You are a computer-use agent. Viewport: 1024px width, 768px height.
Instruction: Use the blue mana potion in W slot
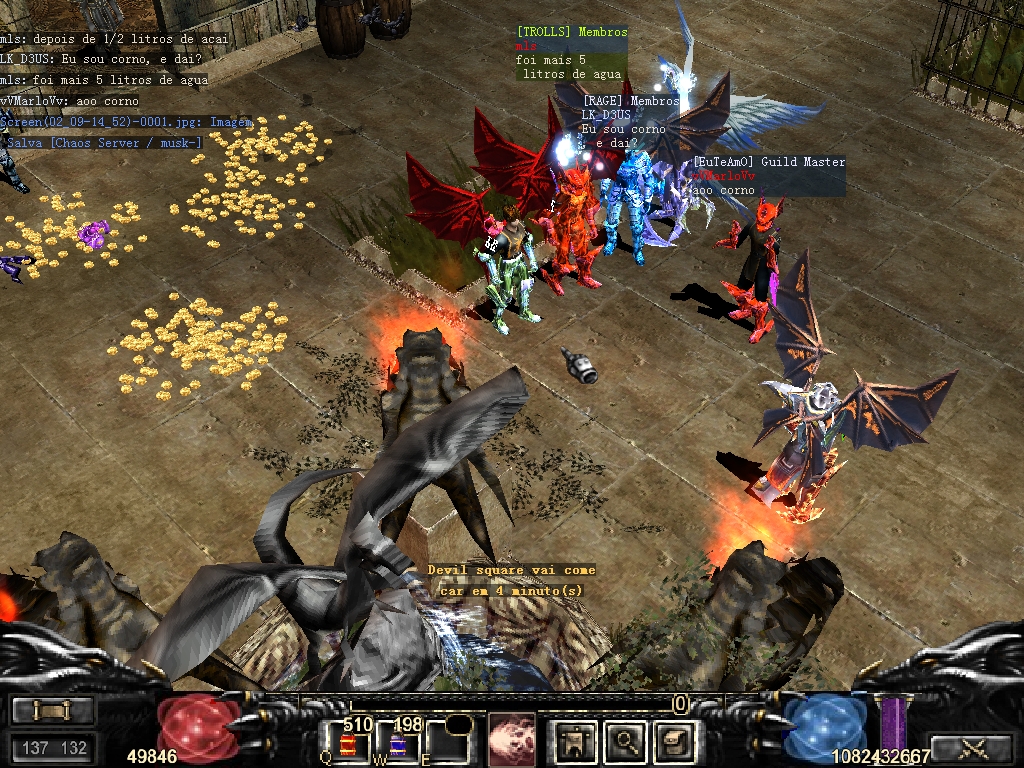point(398,742)
